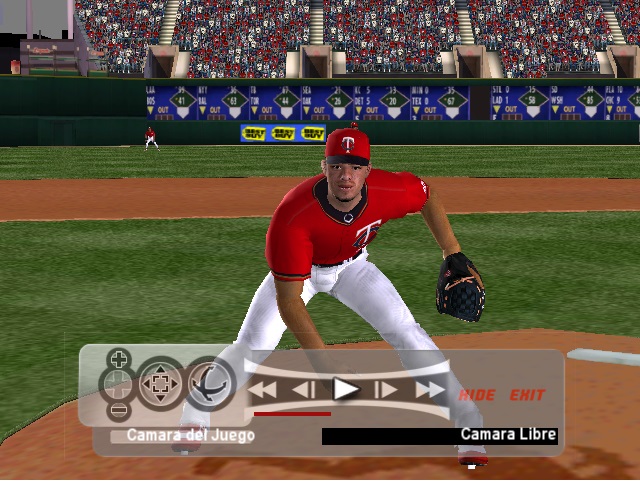Play the replay
This screenshot has width=640, height=481.
pos(346,389)
